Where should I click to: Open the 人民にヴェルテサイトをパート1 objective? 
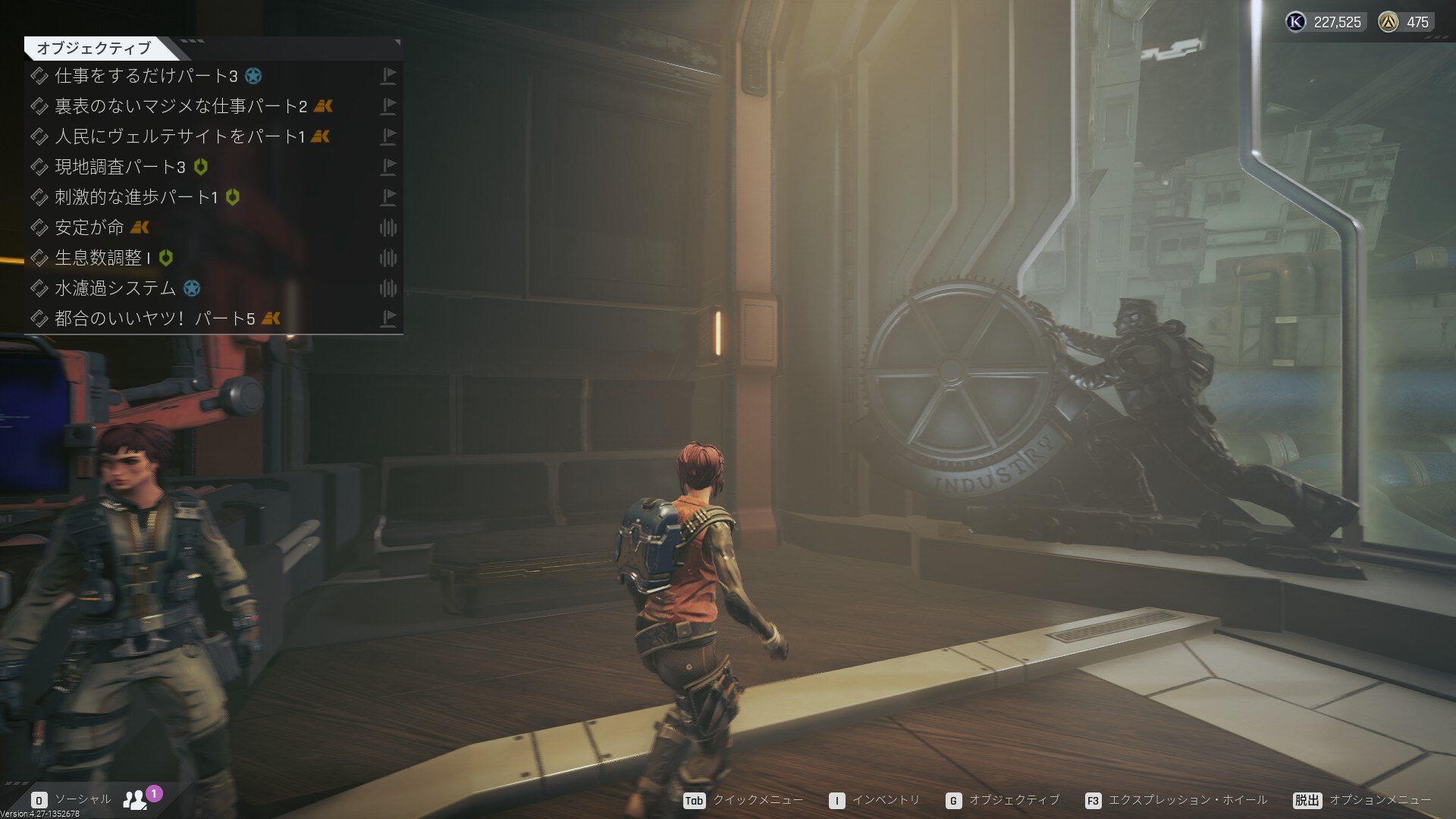[179, 136]
